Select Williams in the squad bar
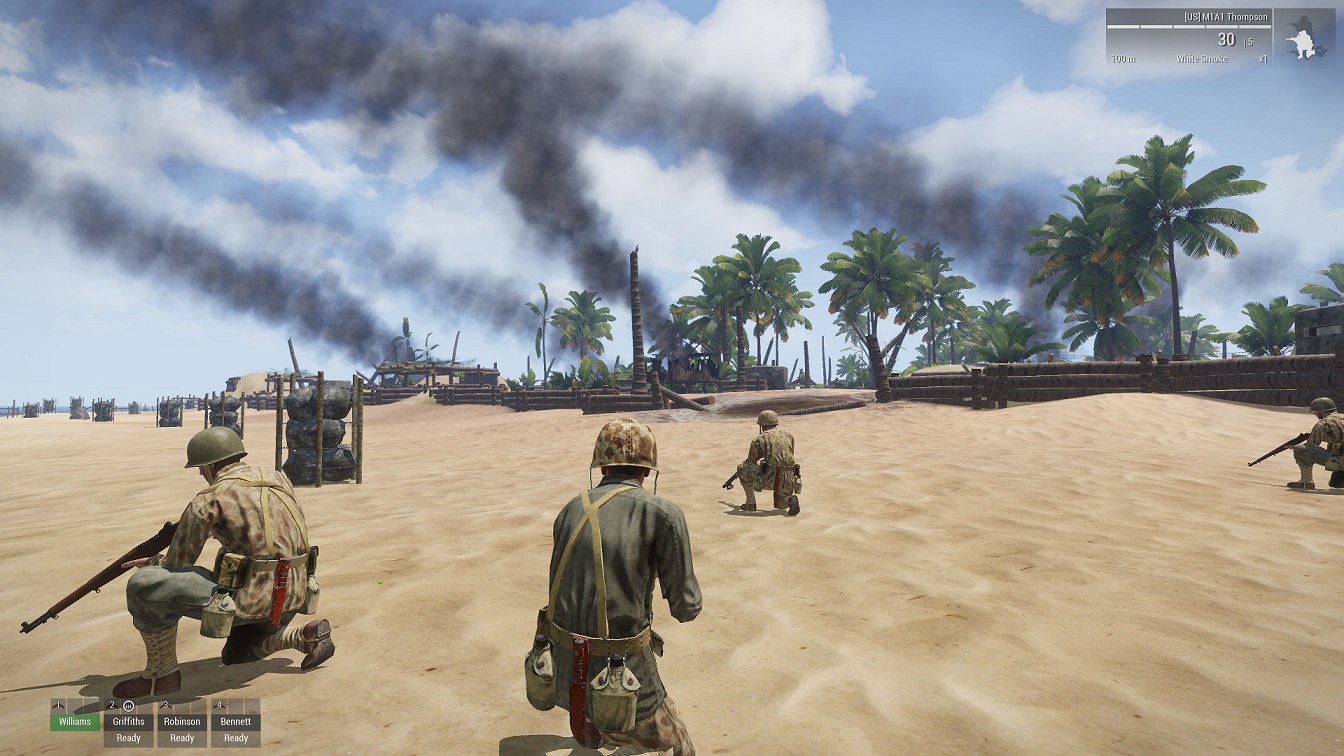The height and width of the screenshot is (756, 1344). pos(75,721)
